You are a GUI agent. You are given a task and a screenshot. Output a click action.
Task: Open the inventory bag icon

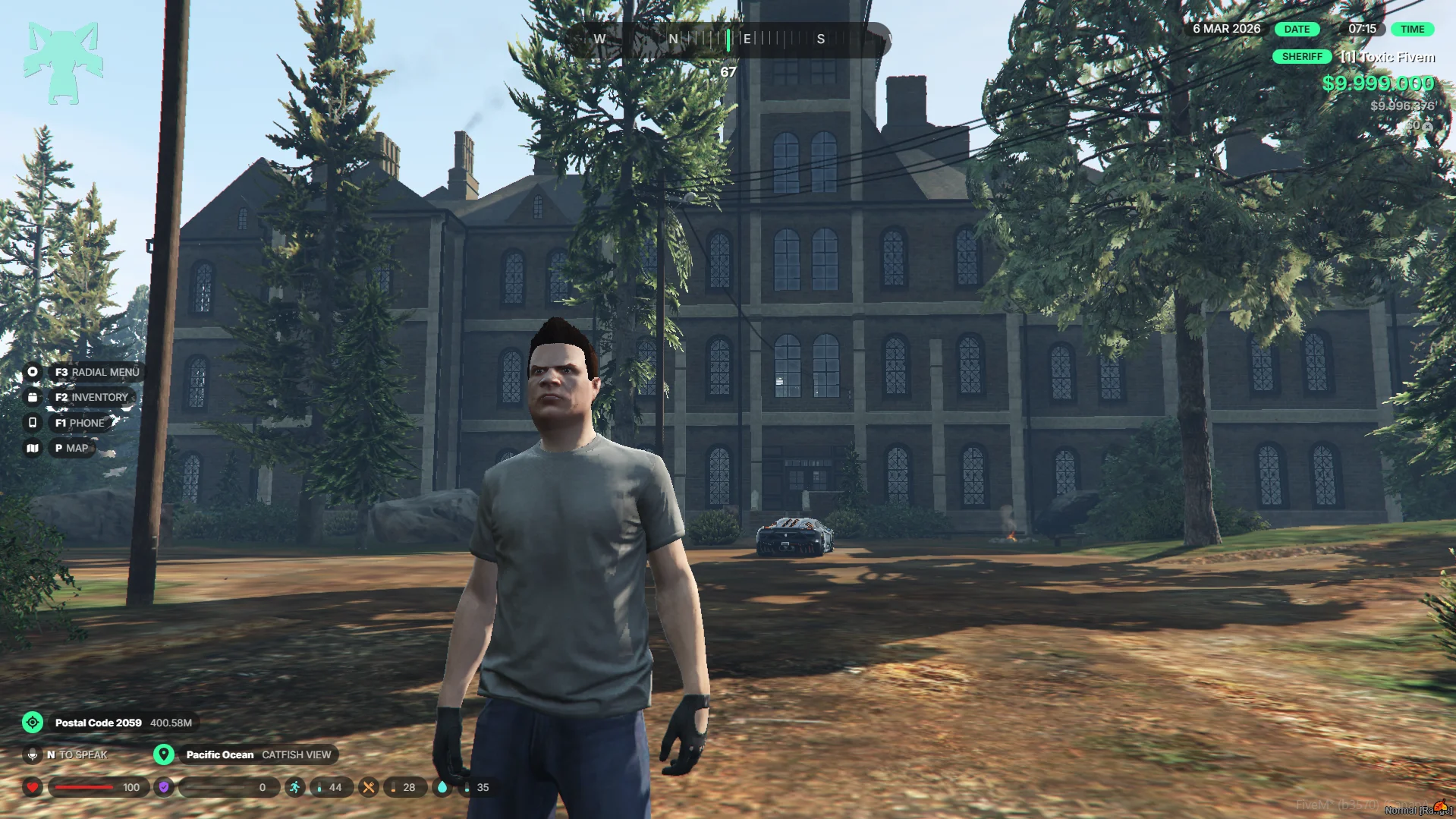coord(33,397)
